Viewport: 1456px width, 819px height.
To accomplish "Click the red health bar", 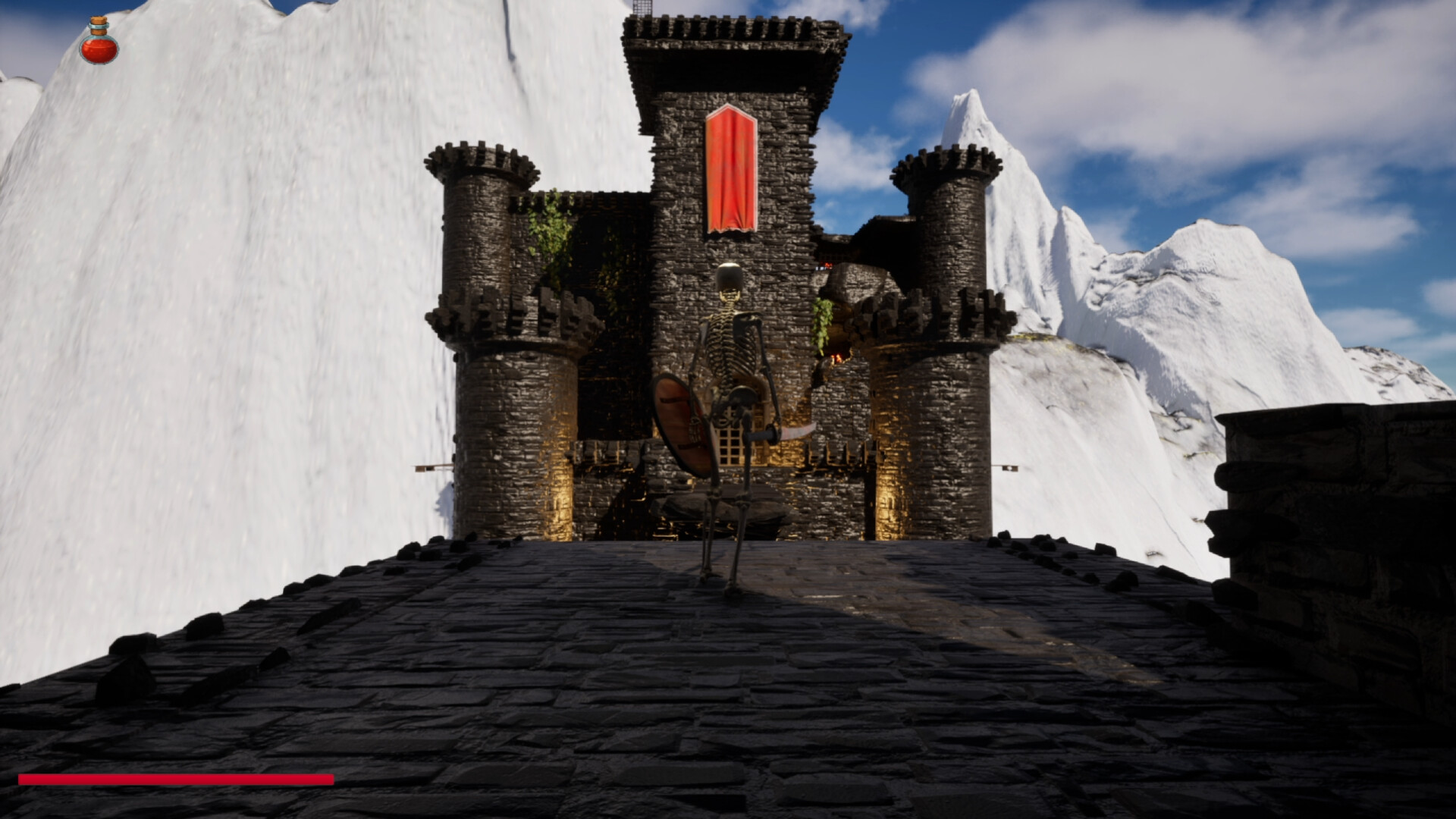I will click(x=174, y=777).
